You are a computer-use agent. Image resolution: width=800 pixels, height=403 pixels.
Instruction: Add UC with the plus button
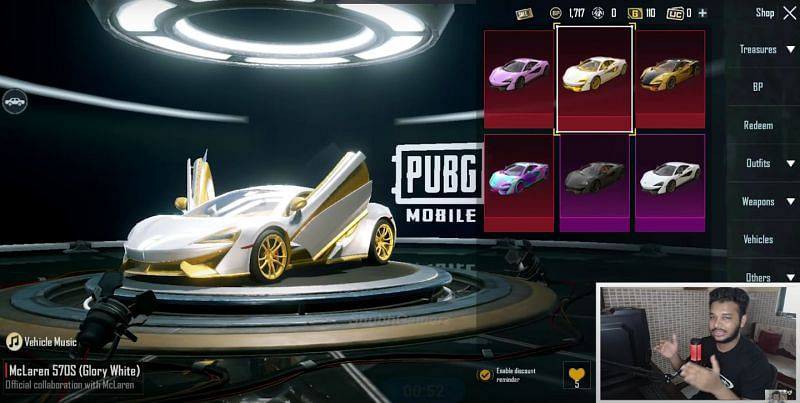click(x=702, y=13)
